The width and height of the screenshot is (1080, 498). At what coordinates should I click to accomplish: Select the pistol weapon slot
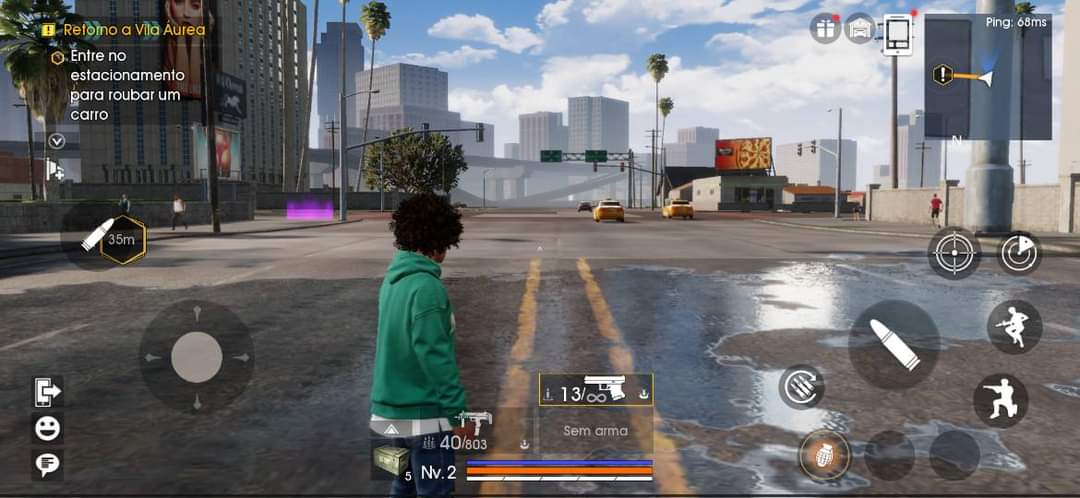[596, 390]
